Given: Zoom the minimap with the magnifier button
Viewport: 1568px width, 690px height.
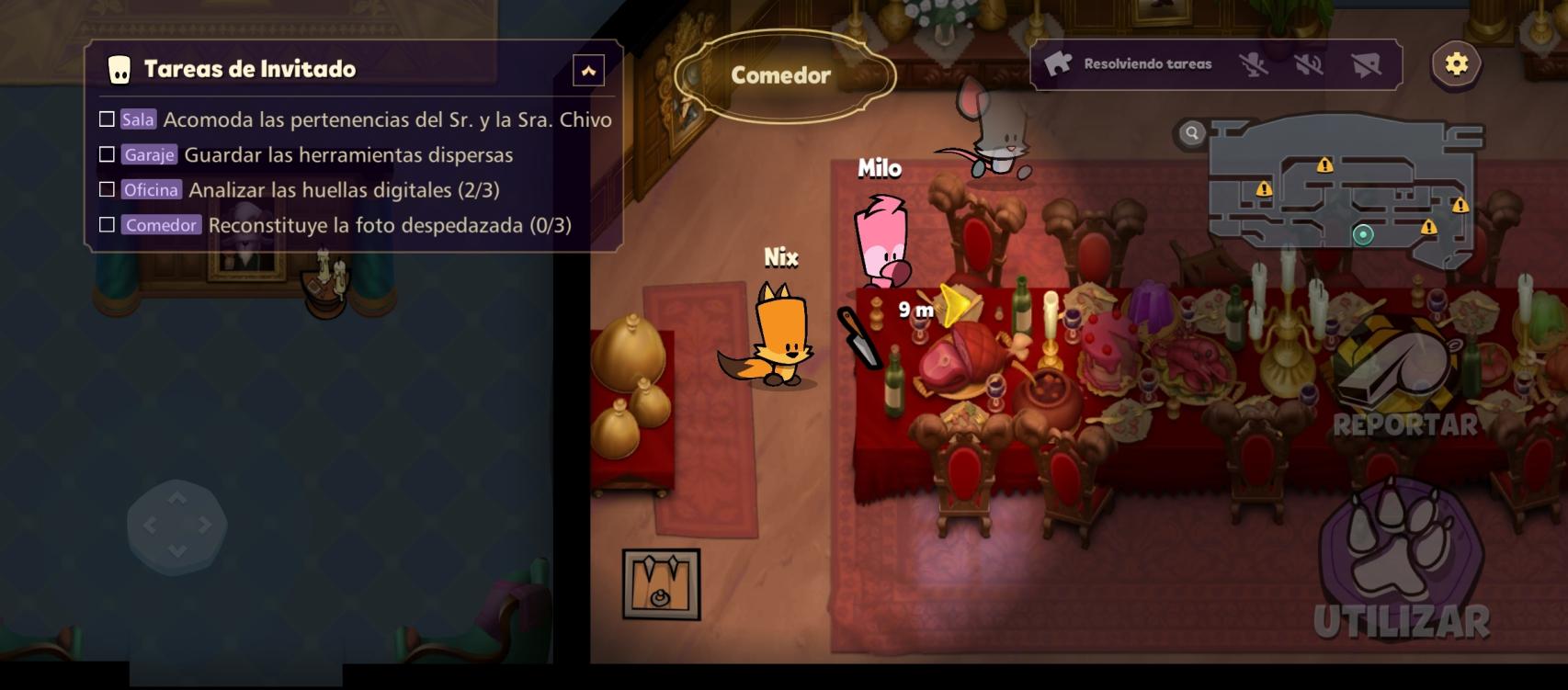Looking at the screenshot, I should click(1191, 133).
